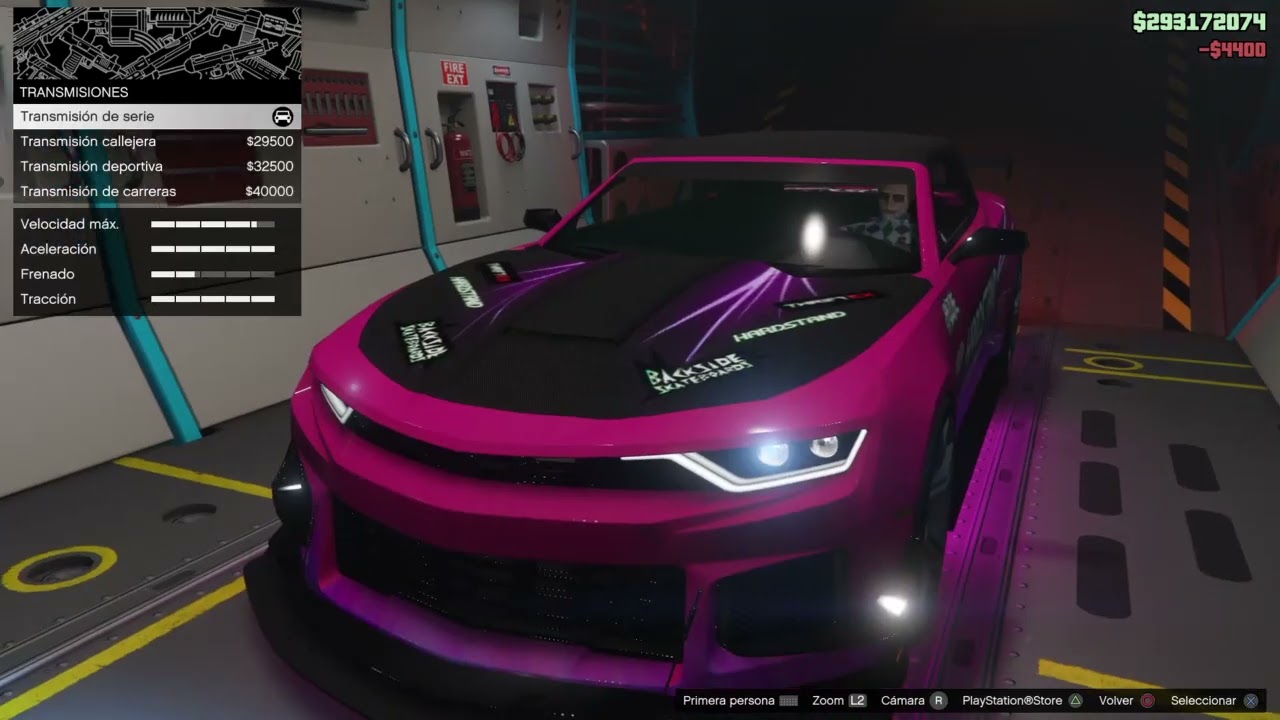
Task: Select the Transmisión deportiva upgrade
Action: pos(120,166)
